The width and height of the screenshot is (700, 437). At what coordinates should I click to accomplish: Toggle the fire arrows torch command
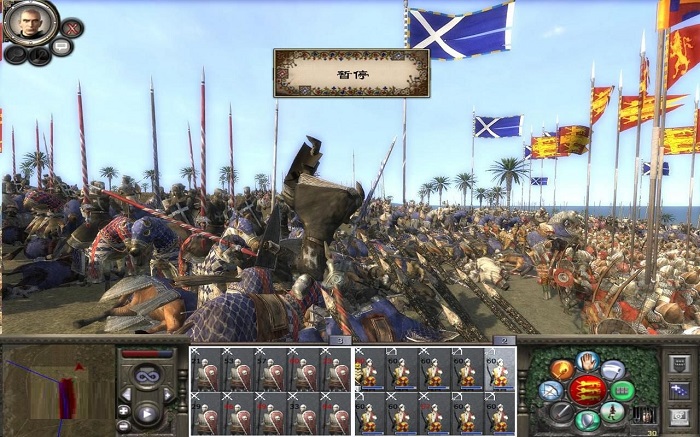click(x=561, y=370)
